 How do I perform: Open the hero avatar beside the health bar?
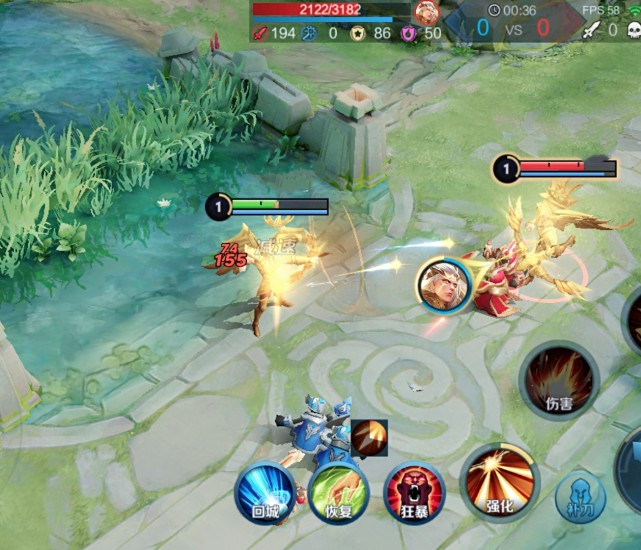coord(426,13)
